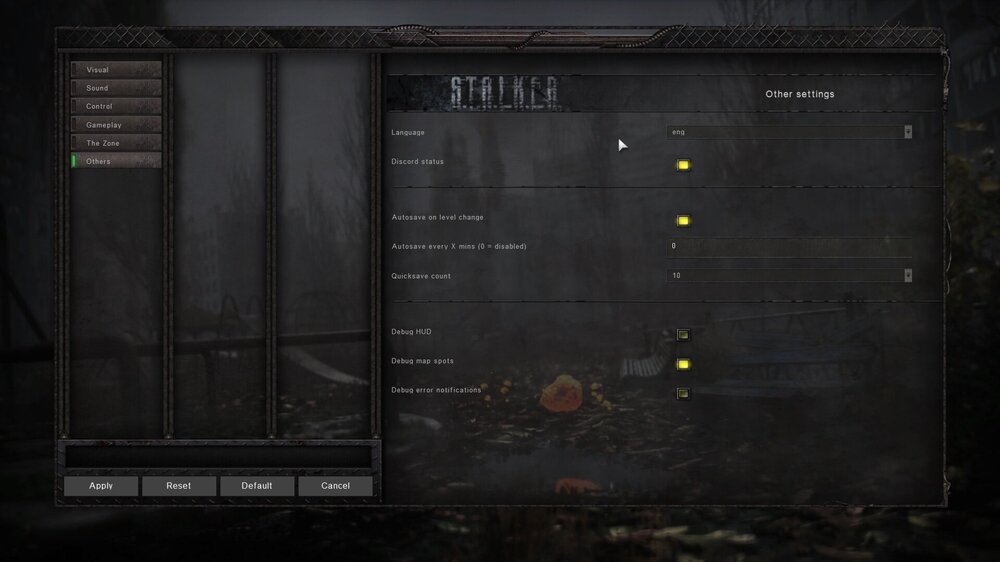Toggle Autosave on level change
The width and height of the screenshot is (1000, 562).
click(683, 221)
